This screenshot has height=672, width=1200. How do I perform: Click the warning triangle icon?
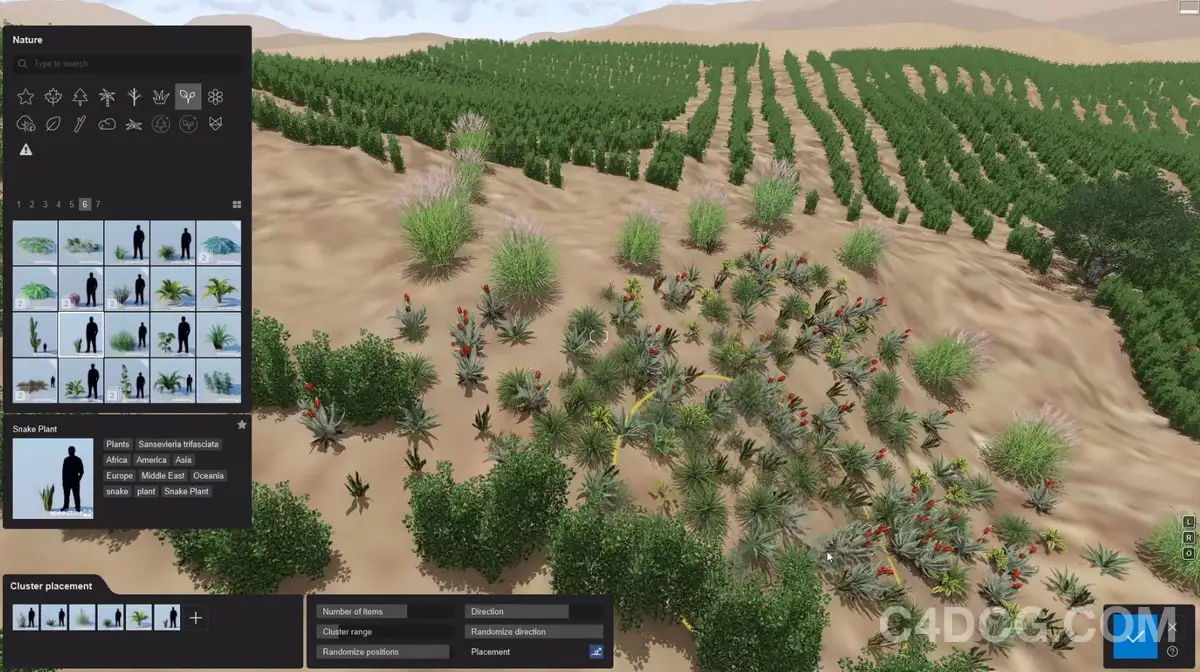coord(26,150)
